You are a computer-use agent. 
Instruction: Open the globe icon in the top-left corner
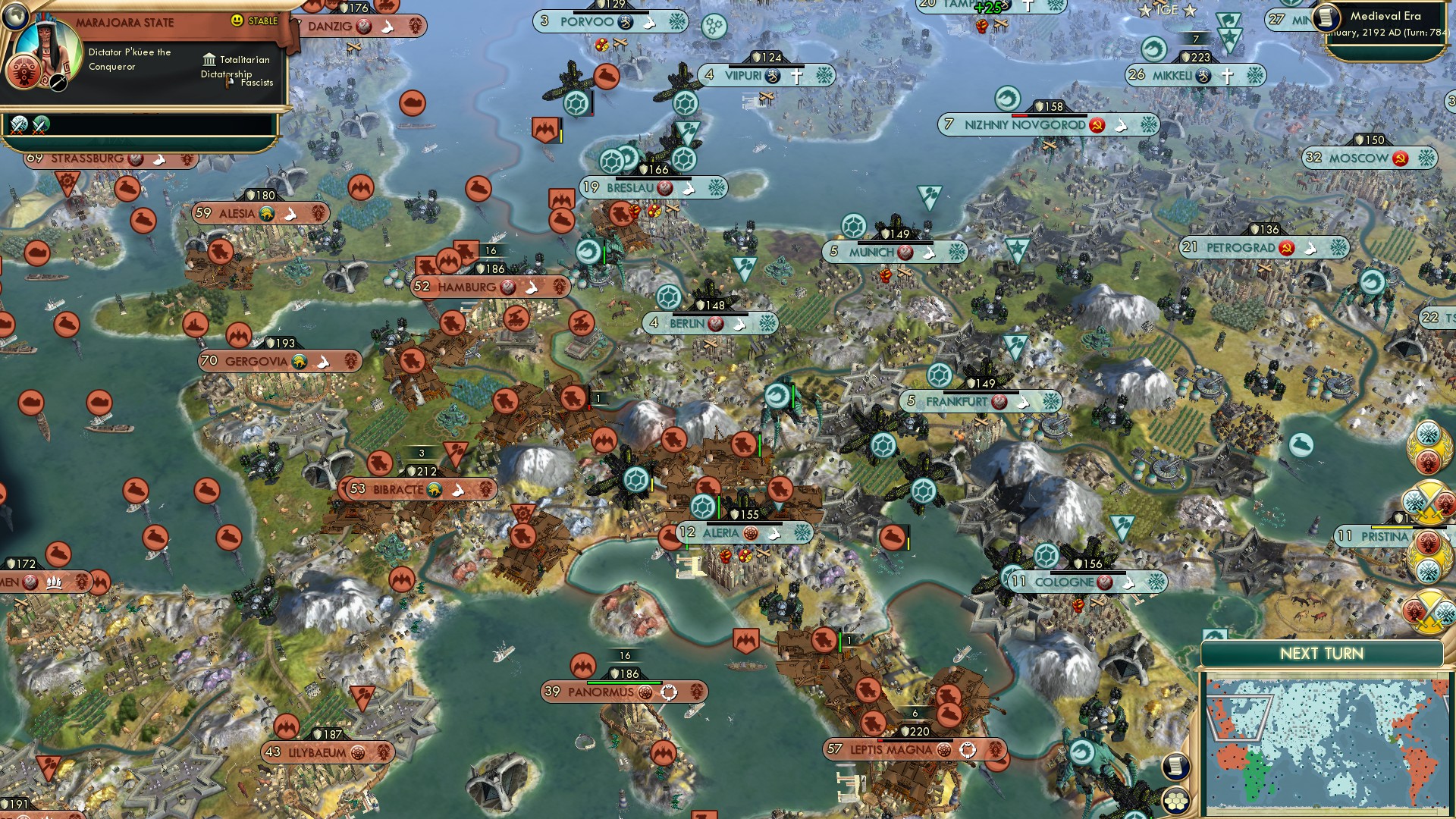coord(14,14)
